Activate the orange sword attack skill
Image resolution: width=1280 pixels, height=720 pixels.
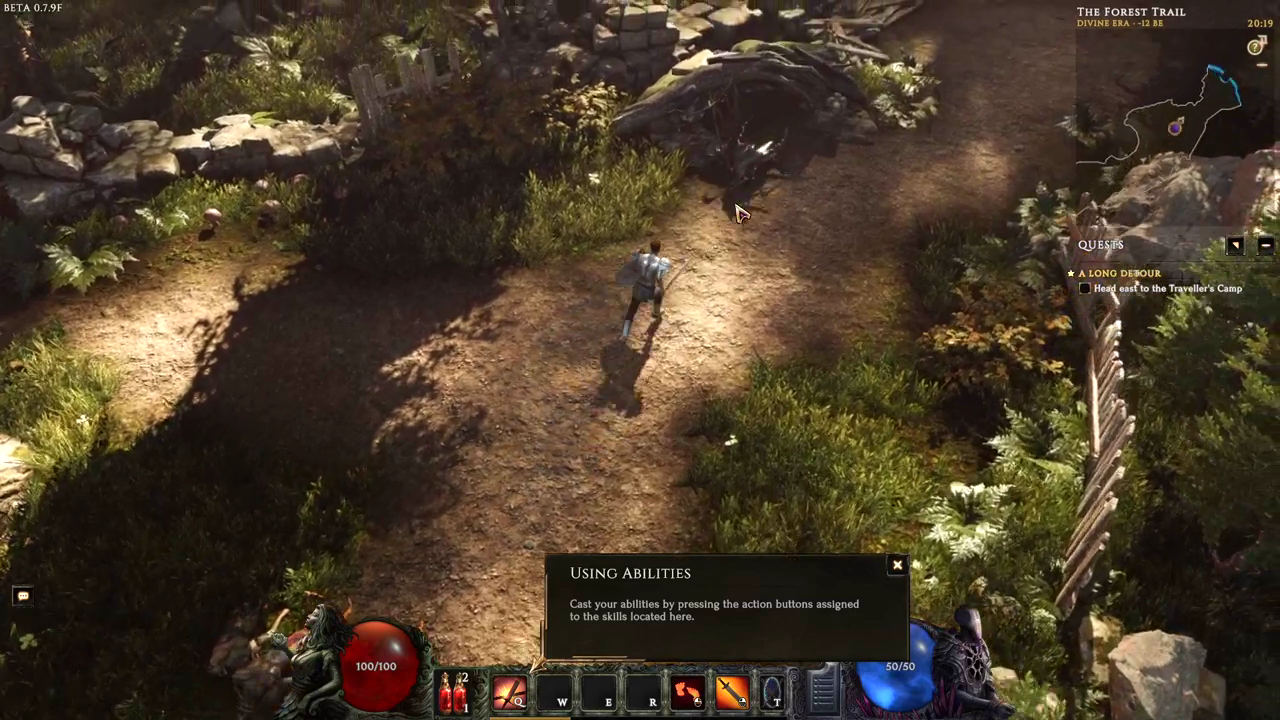pyautogui.click(x=732, y=692)
